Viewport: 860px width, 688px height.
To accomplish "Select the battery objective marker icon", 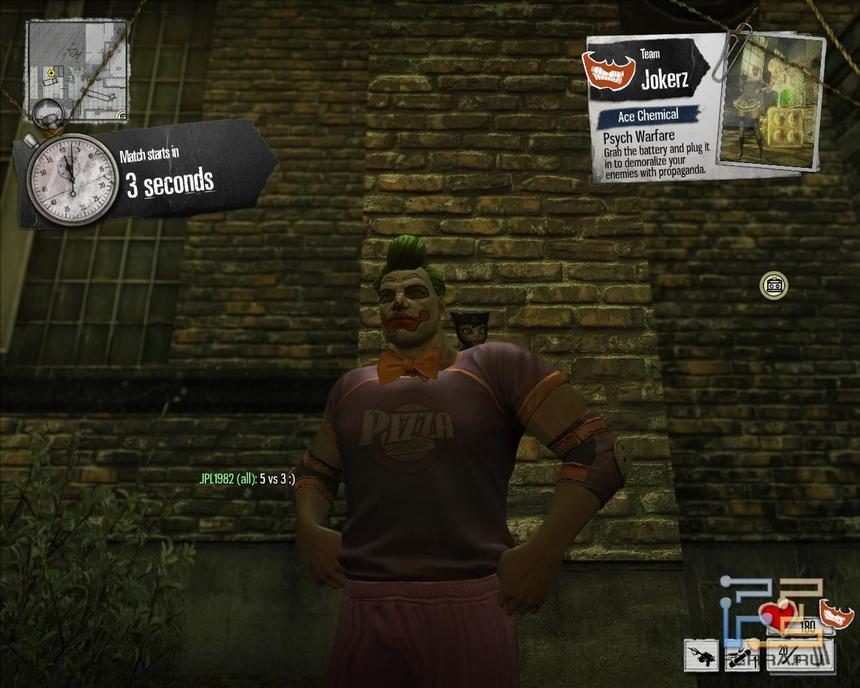I will pos(773,285).
